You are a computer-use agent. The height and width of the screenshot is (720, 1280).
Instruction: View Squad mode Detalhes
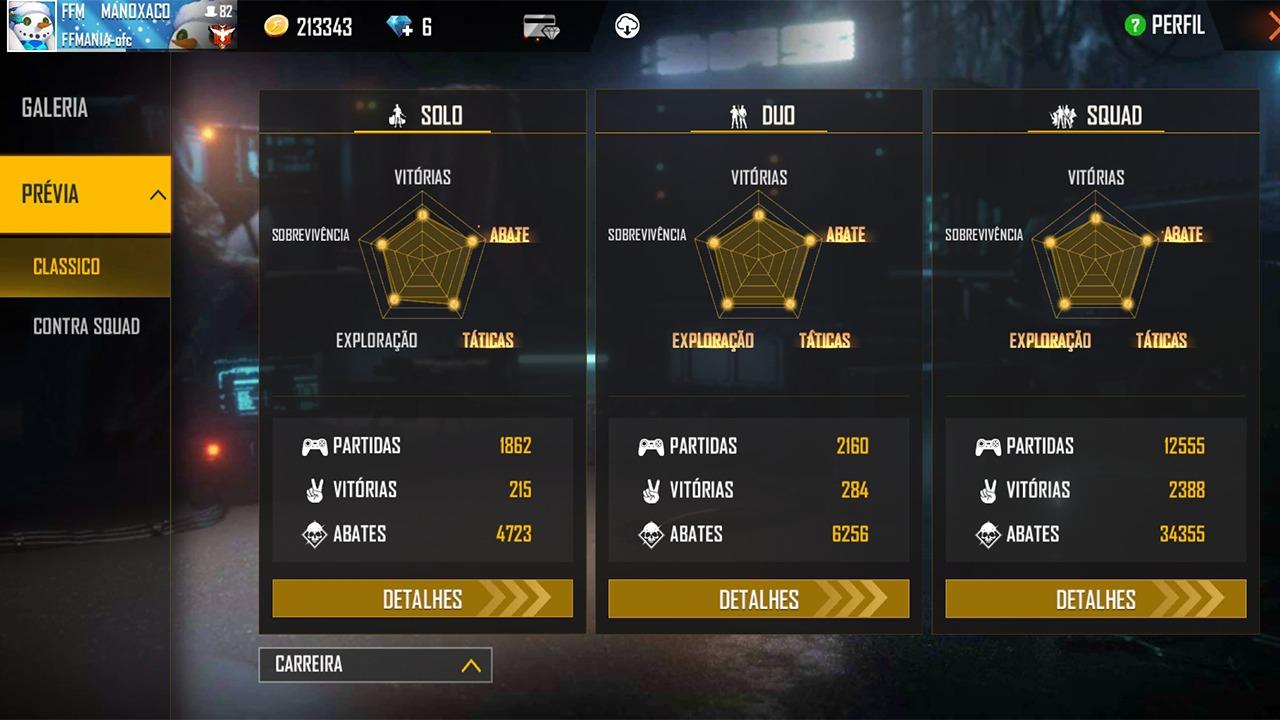[x=1095, y=599]
